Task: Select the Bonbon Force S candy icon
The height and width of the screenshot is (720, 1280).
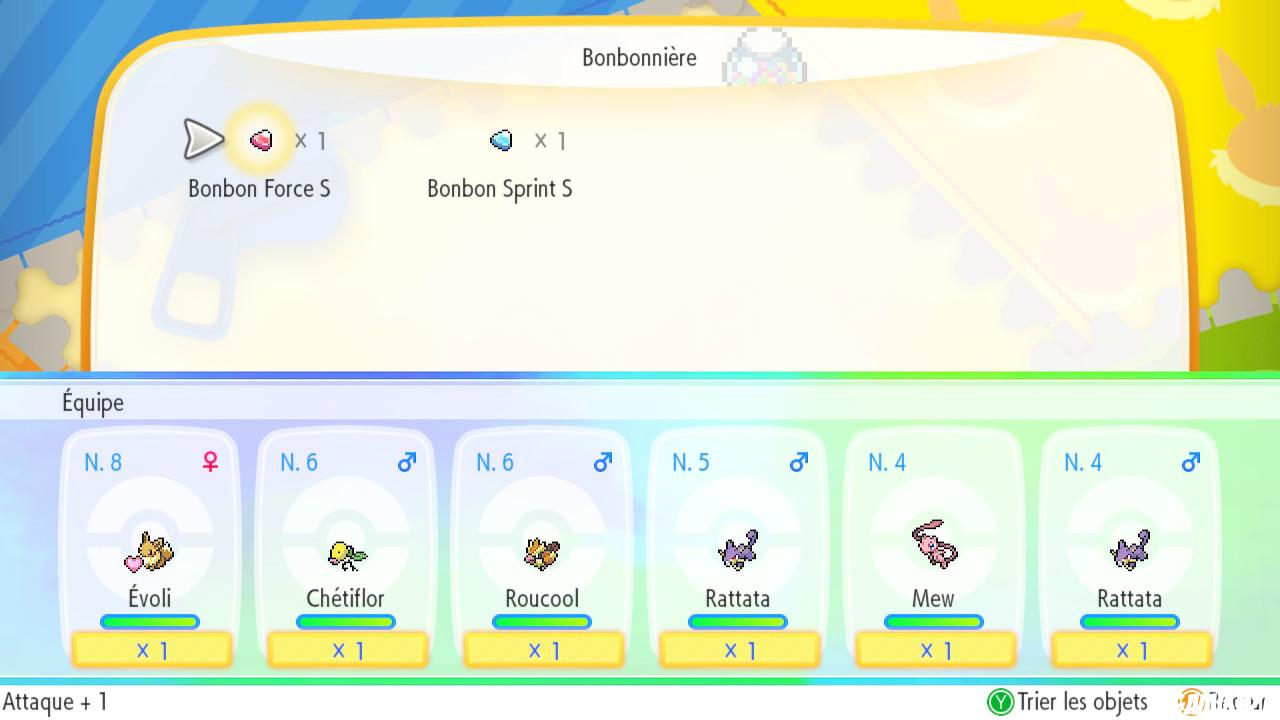Action: click(x=259, y=140)
